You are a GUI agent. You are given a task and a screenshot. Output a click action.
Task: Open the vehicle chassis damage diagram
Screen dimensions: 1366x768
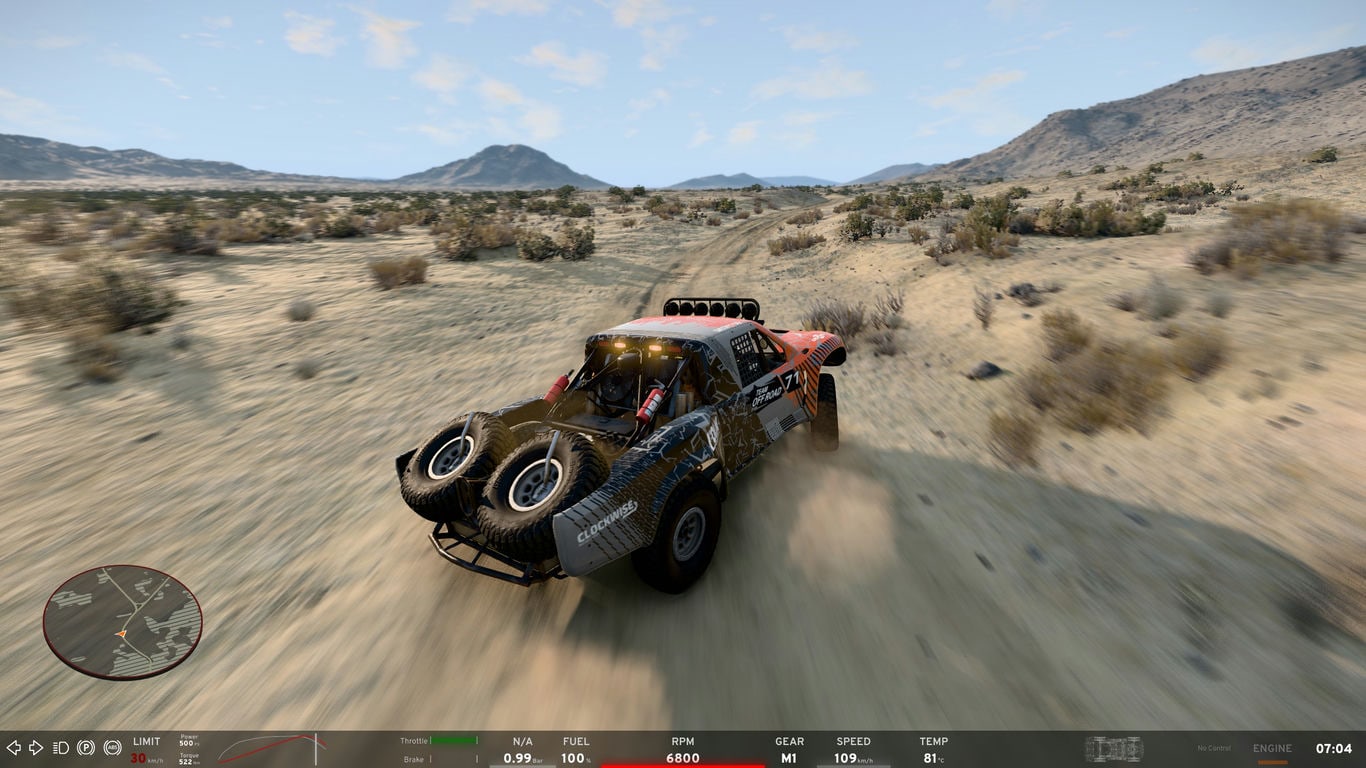1113,749
